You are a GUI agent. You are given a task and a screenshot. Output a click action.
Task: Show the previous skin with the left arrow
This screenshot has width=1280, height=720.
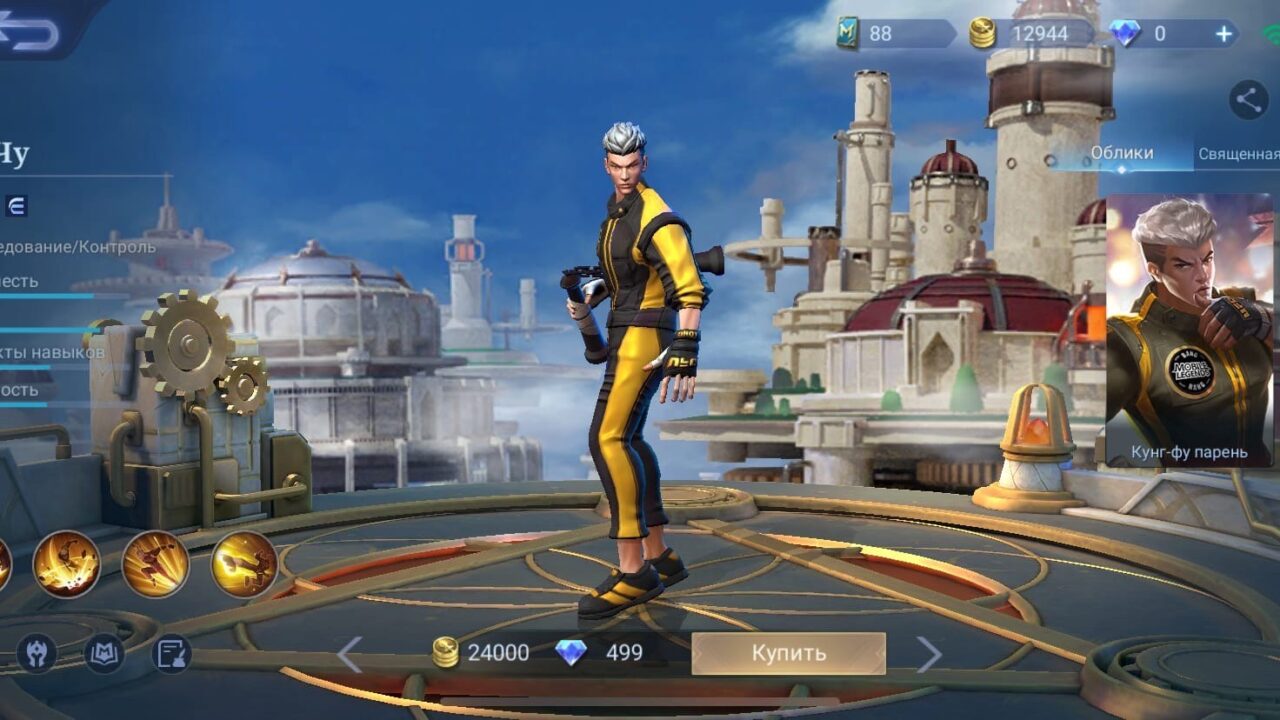(349, 655)
